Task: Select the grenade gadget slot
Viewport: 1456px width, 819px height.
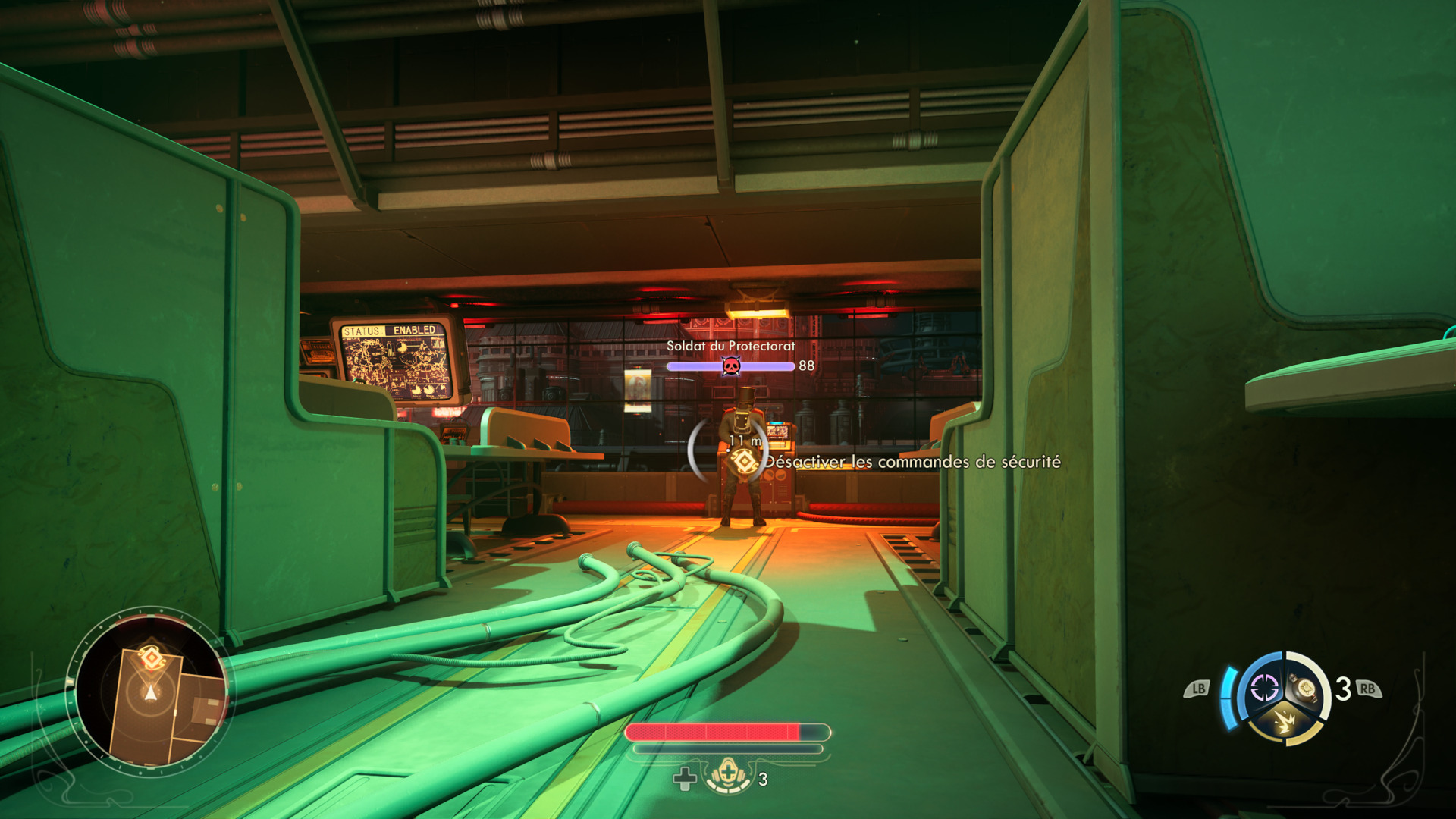Action: 1306,688
